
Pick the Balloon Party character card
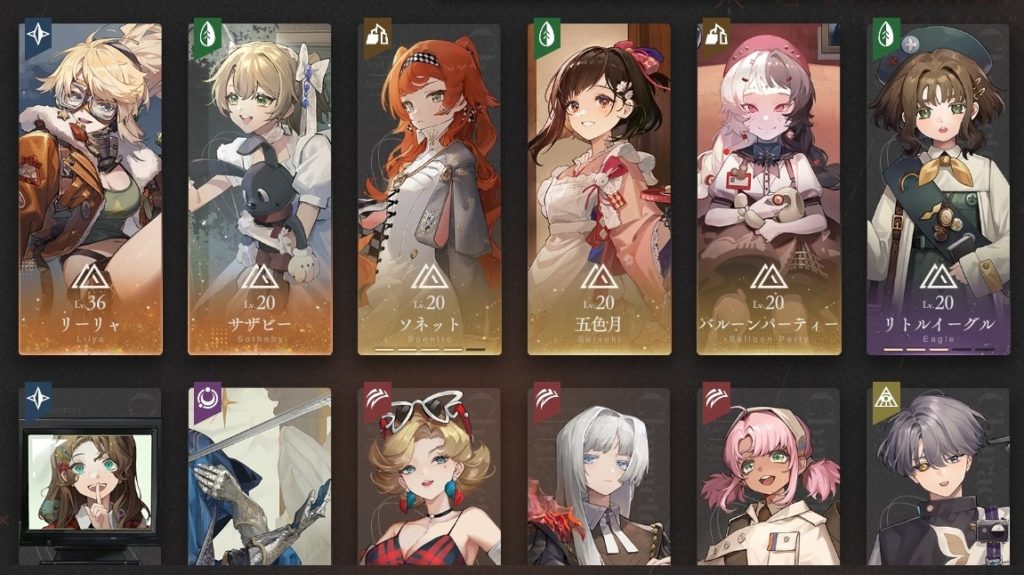(768, 190)
